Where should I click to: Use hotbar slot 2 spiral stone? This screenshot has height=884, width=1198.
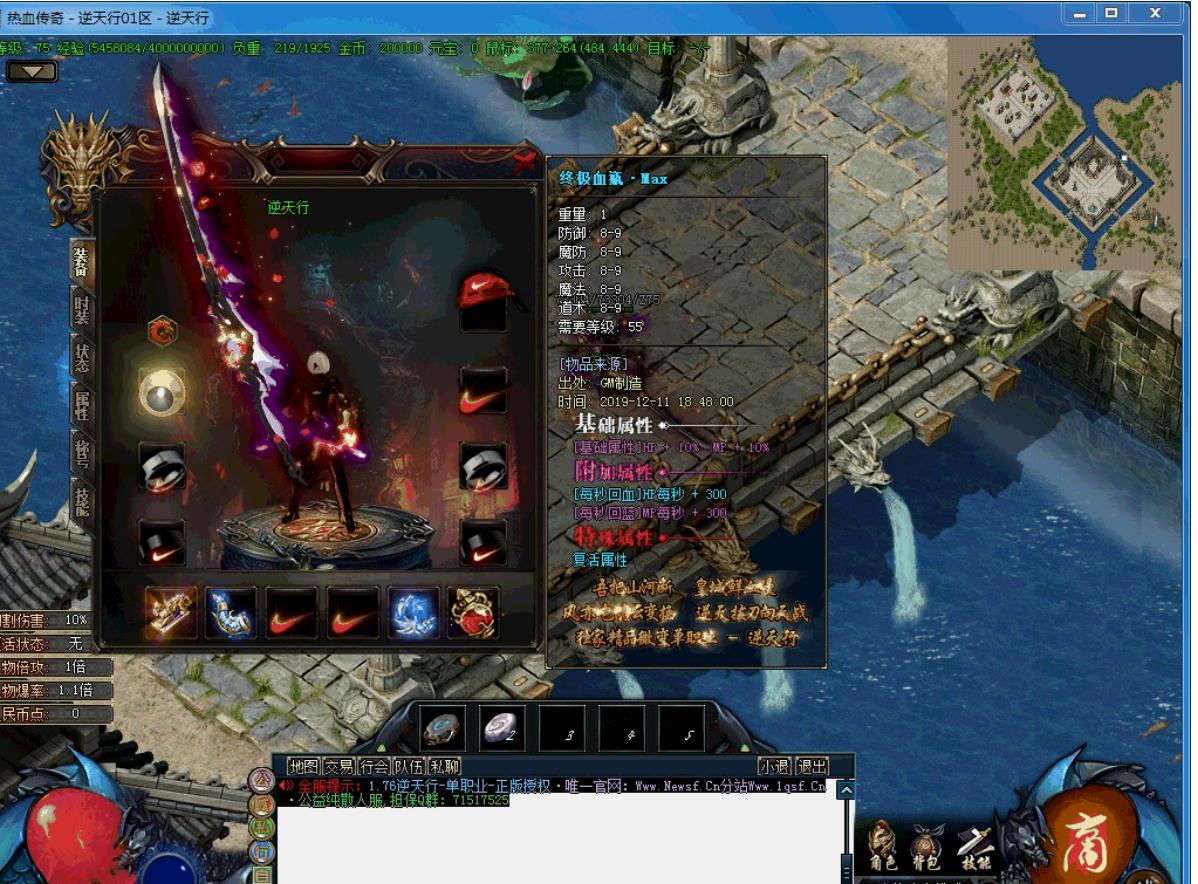[x=501, y=728]
